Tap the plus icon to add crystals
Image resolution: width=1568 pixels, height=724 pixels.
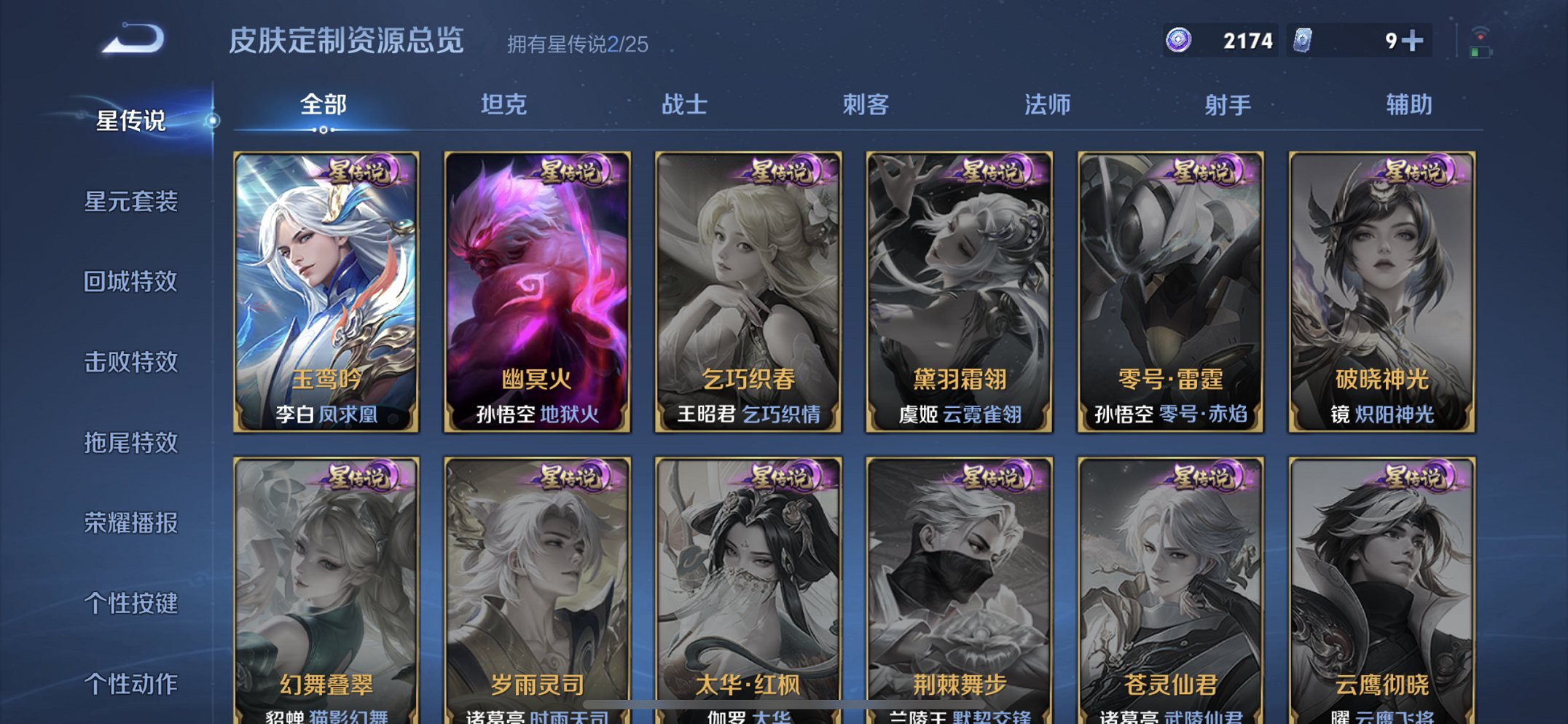pos(1414,42)
